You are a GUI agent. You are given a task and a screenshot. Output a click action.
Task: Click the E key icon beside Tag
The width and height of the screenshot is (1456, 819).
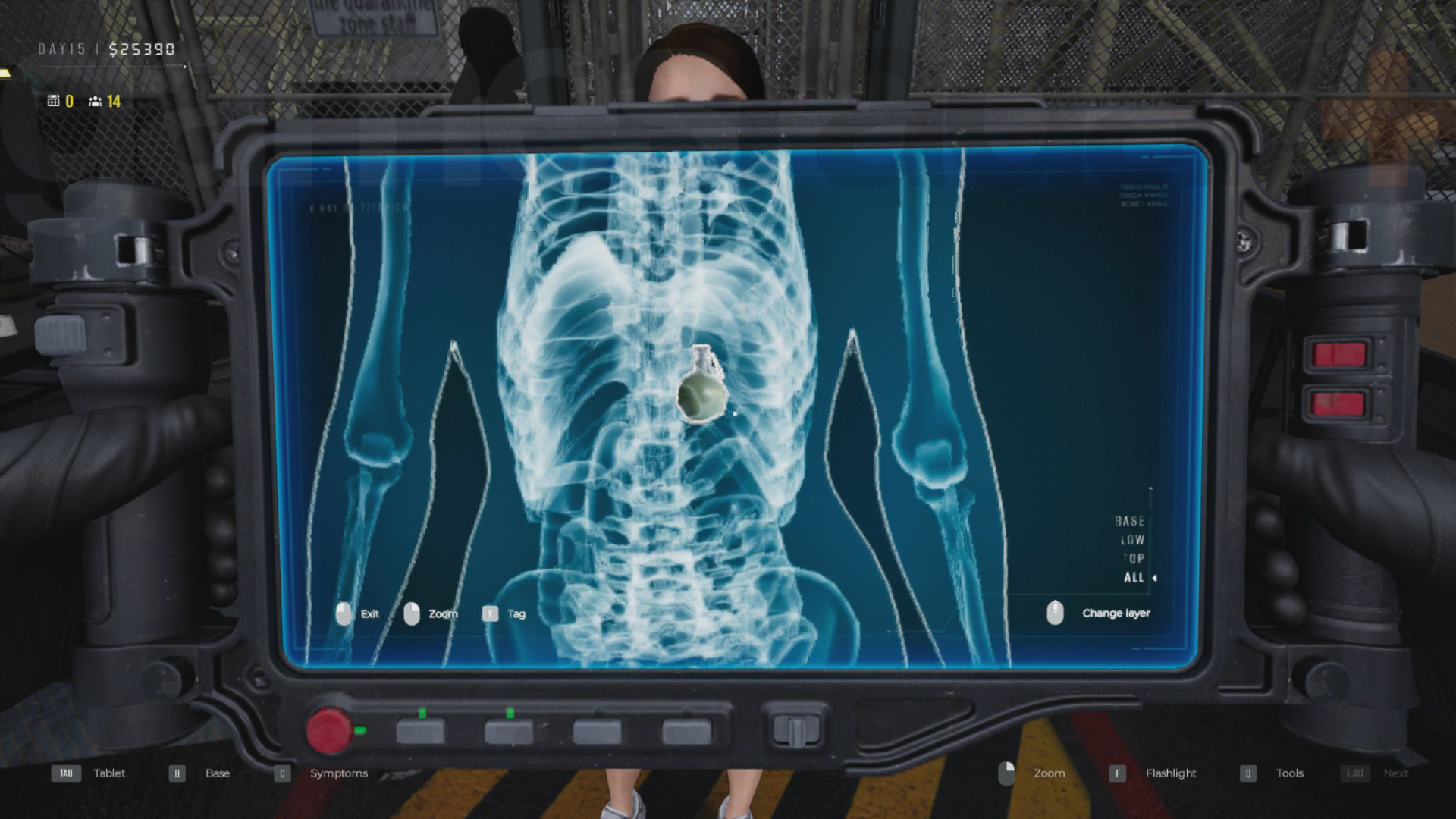[x=489, y=614]
